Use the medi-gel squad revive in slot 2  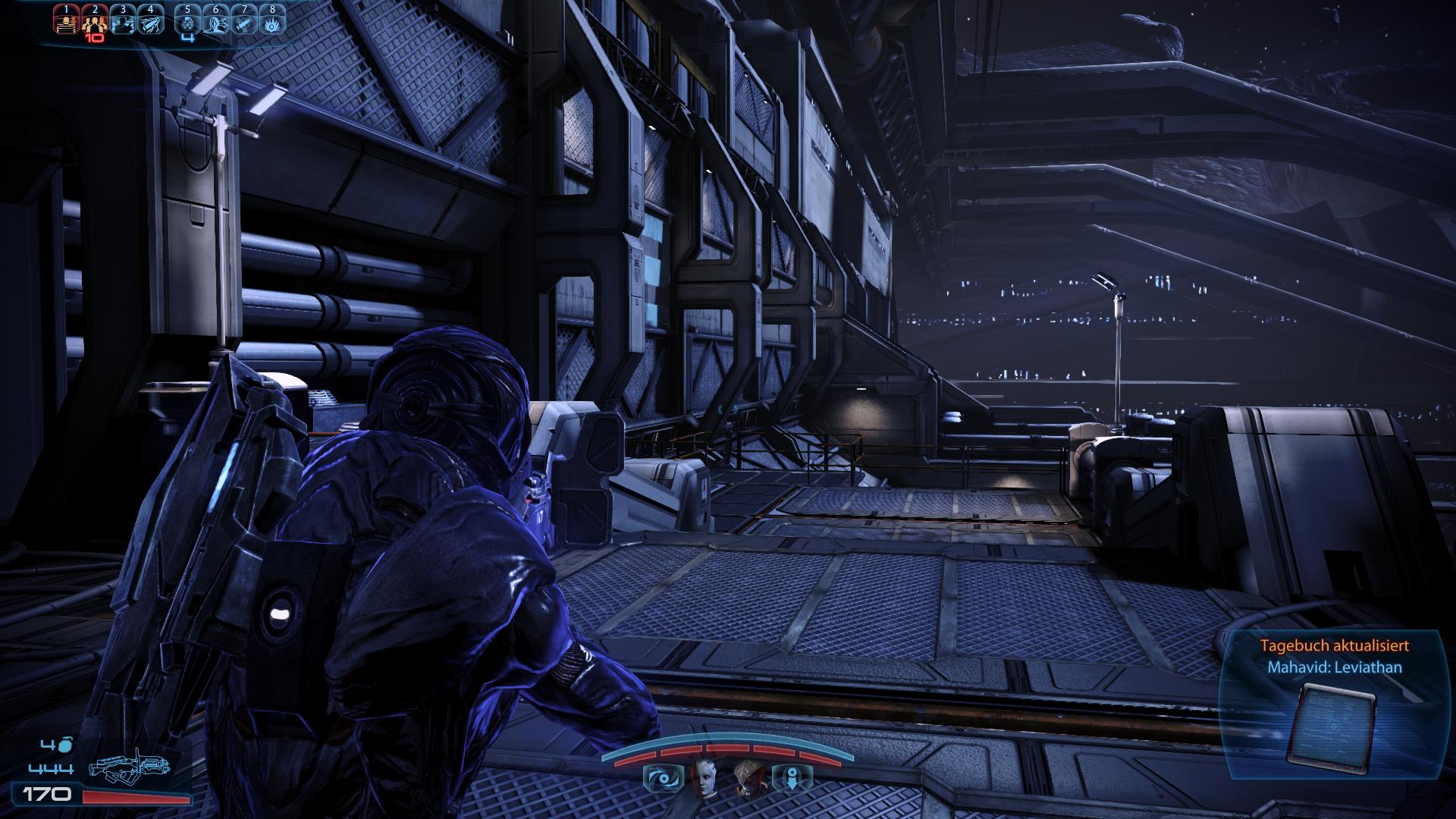pyautogui.click(x=95, y=23)
